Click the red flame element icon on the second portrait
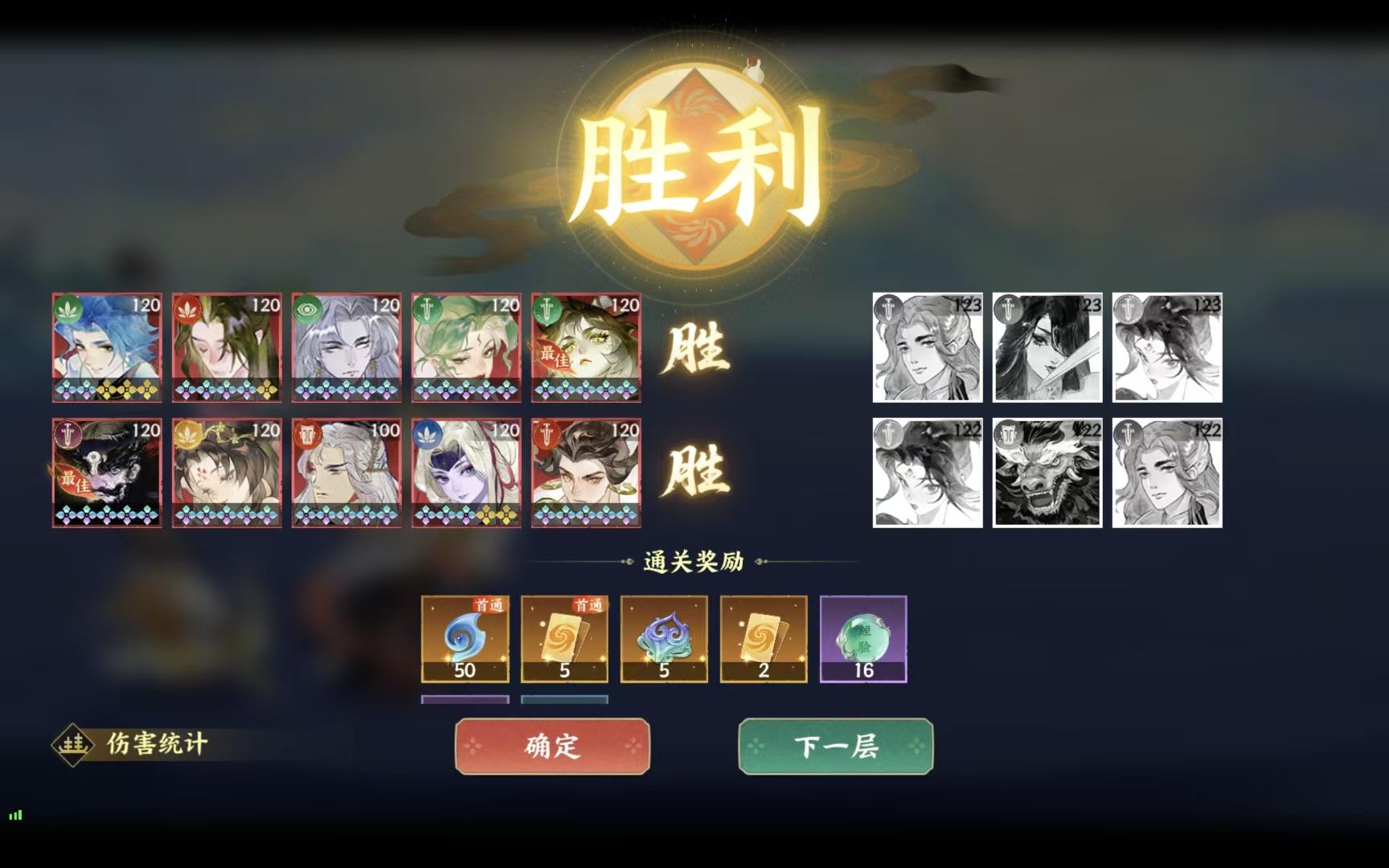Viewport: 1389px width, 868px height. 188,306
